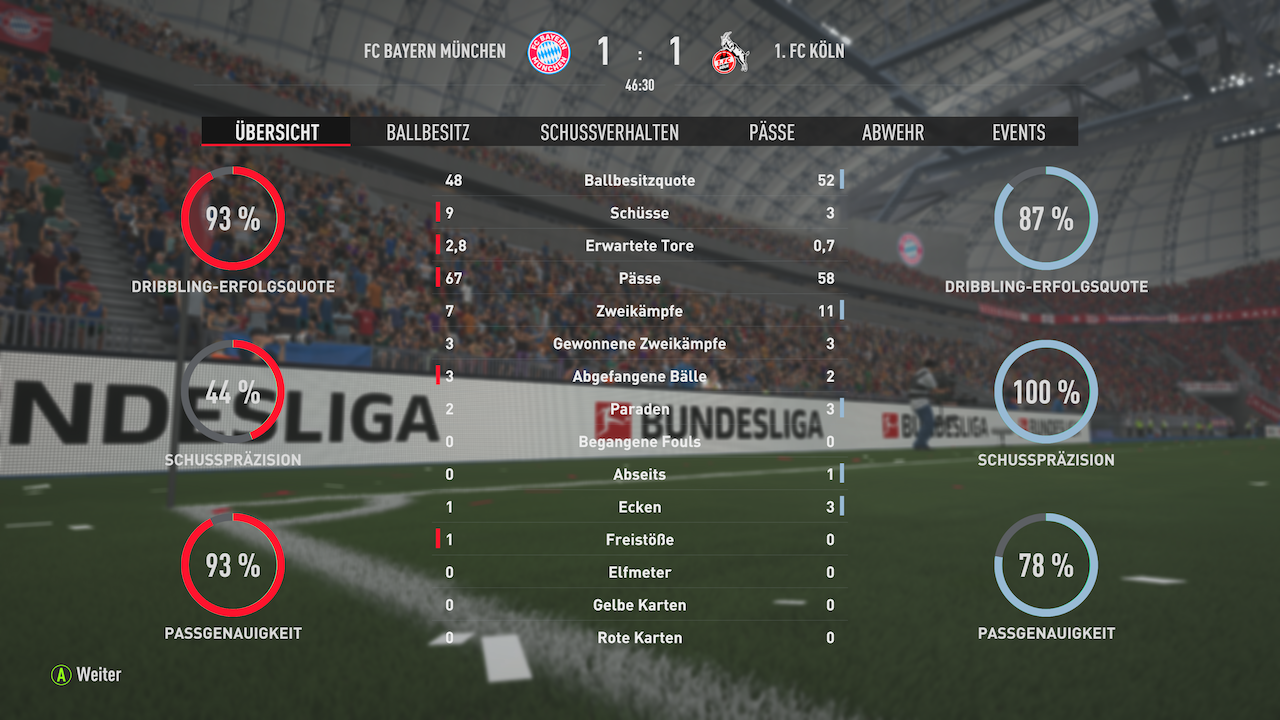Click the FC Bayern München crest

tap(550, 50)
